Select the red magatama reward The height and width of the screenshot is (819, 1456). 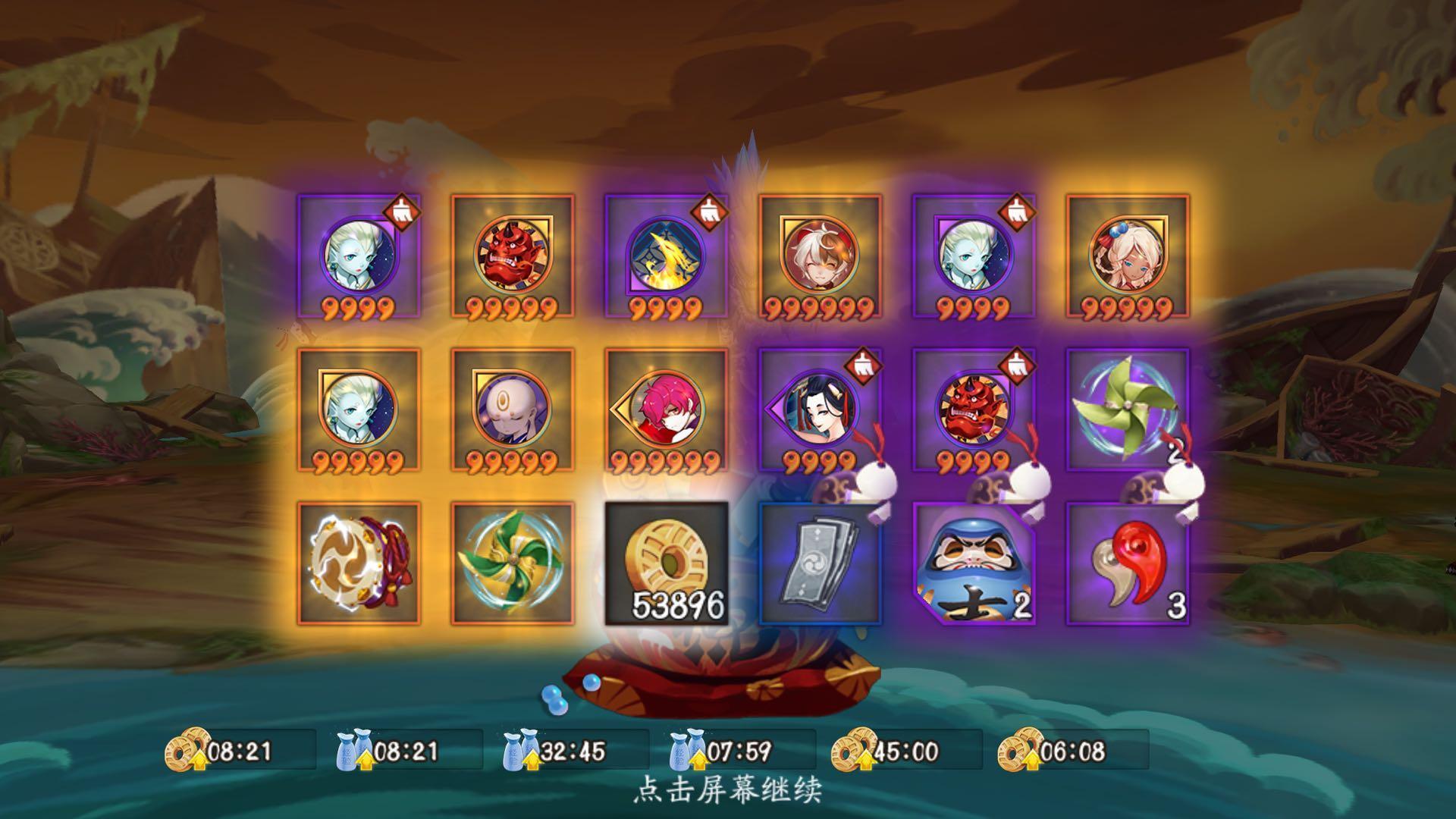point(1127,563)
